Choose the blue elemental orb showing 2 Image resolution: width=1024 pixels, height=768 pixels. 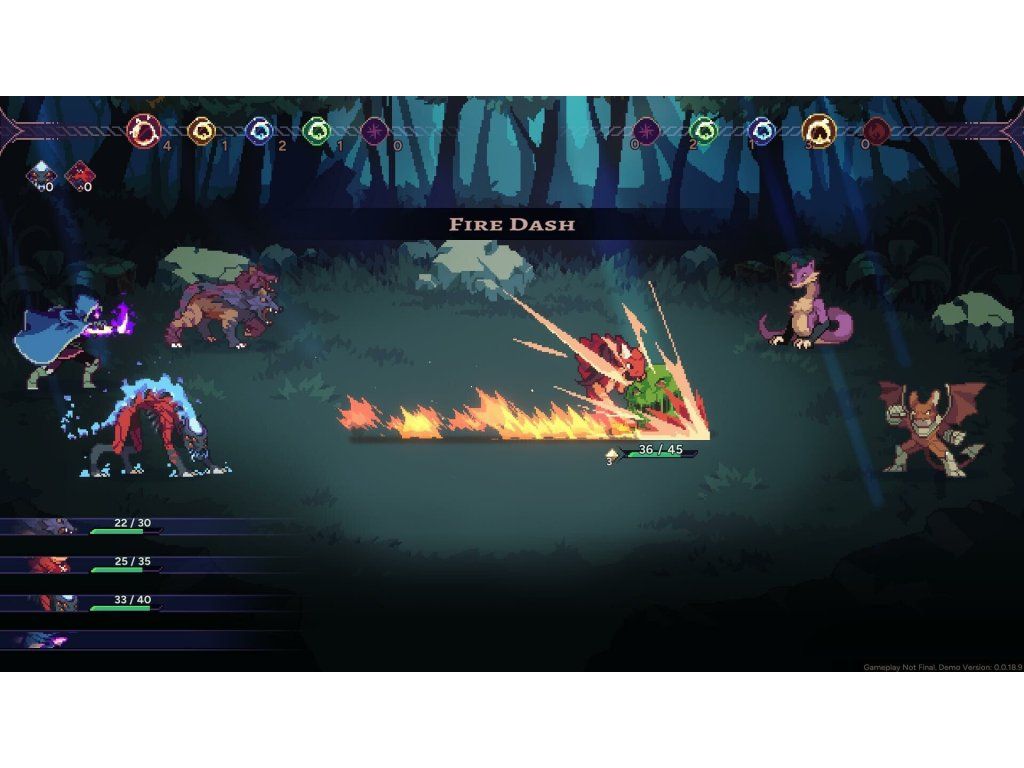coord(260,130)
